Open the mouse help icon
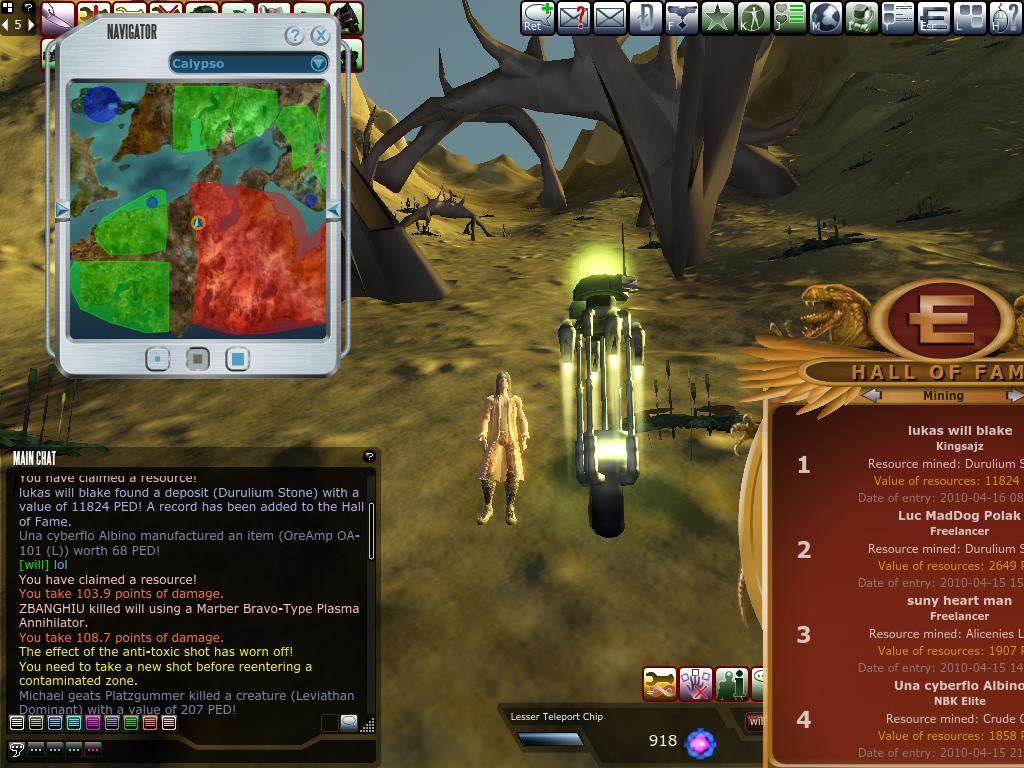This screenshot has height=768, width=1024. pyautogui.click(x=1006, y=18)
